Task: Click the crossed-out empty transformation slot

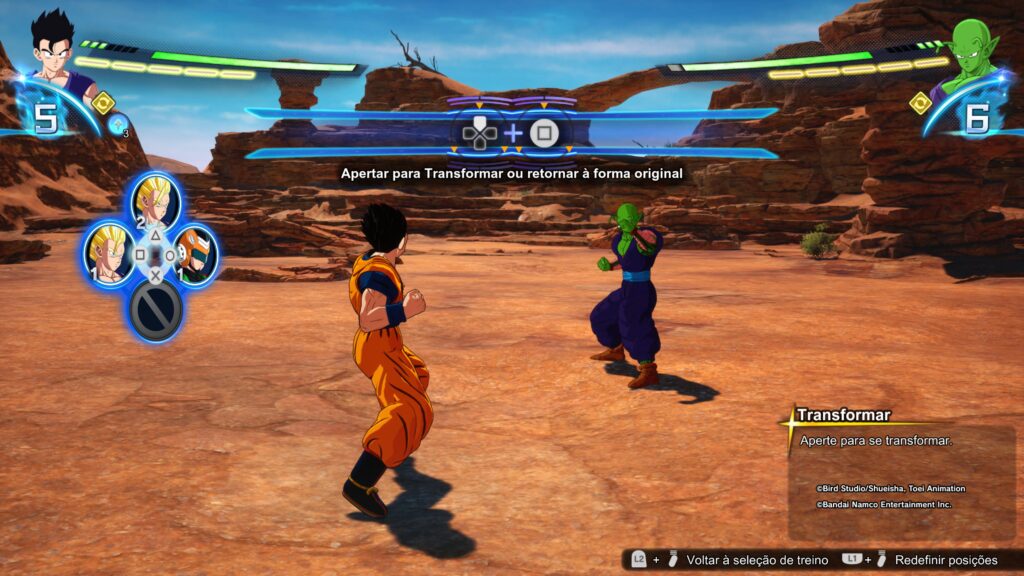Action: tap(156, 311)
